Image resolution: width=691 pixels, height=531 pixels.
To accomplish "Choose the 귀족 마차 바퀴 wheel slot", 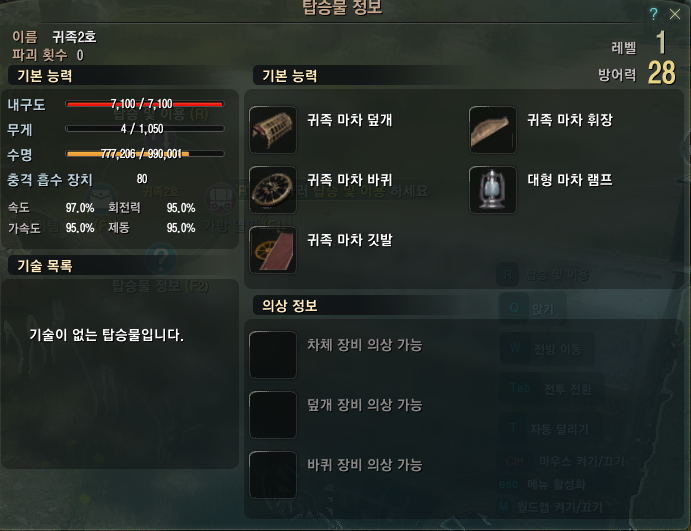I will tap(273, 190).
